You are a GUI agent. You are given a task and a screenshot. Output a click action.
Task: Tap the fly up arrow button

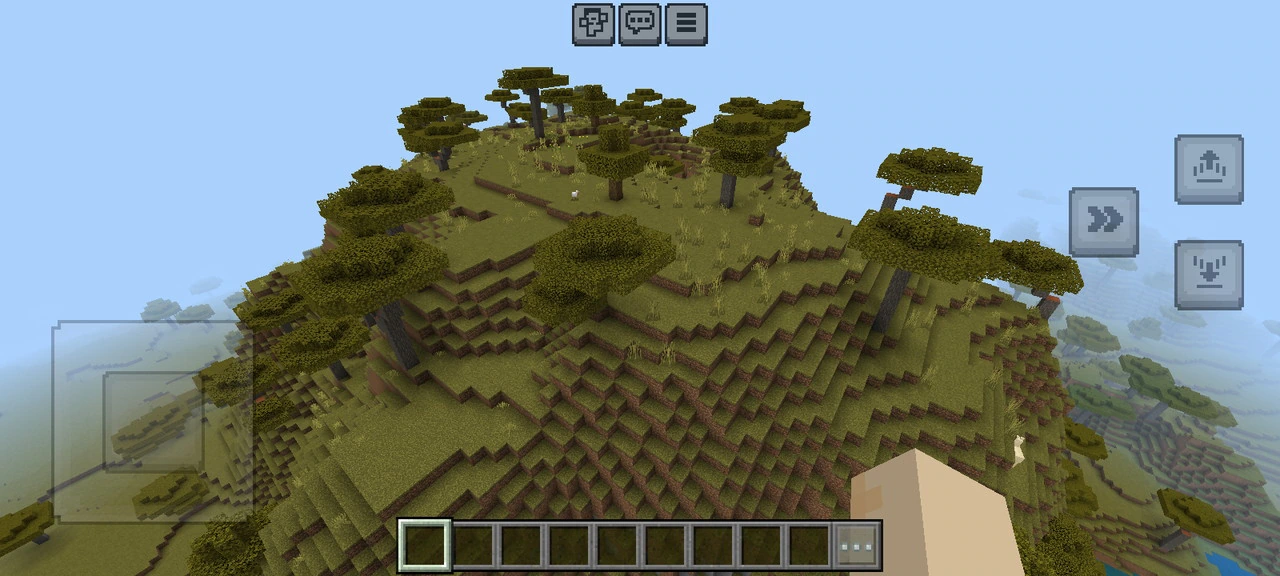(1209, 169)
